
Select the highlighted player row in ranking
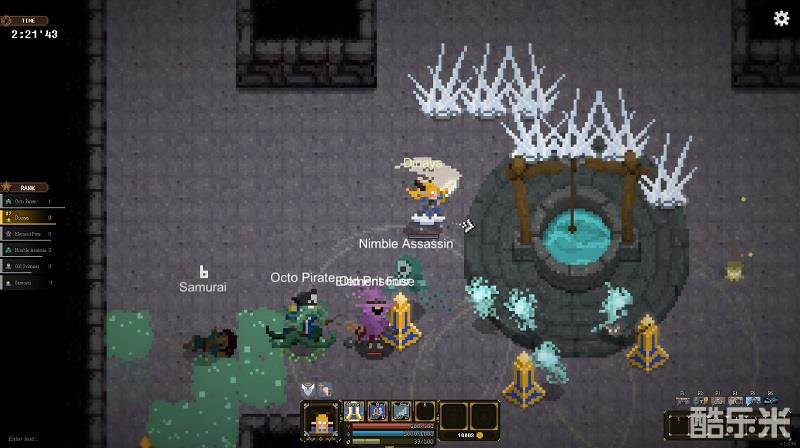tap(32, 216)
